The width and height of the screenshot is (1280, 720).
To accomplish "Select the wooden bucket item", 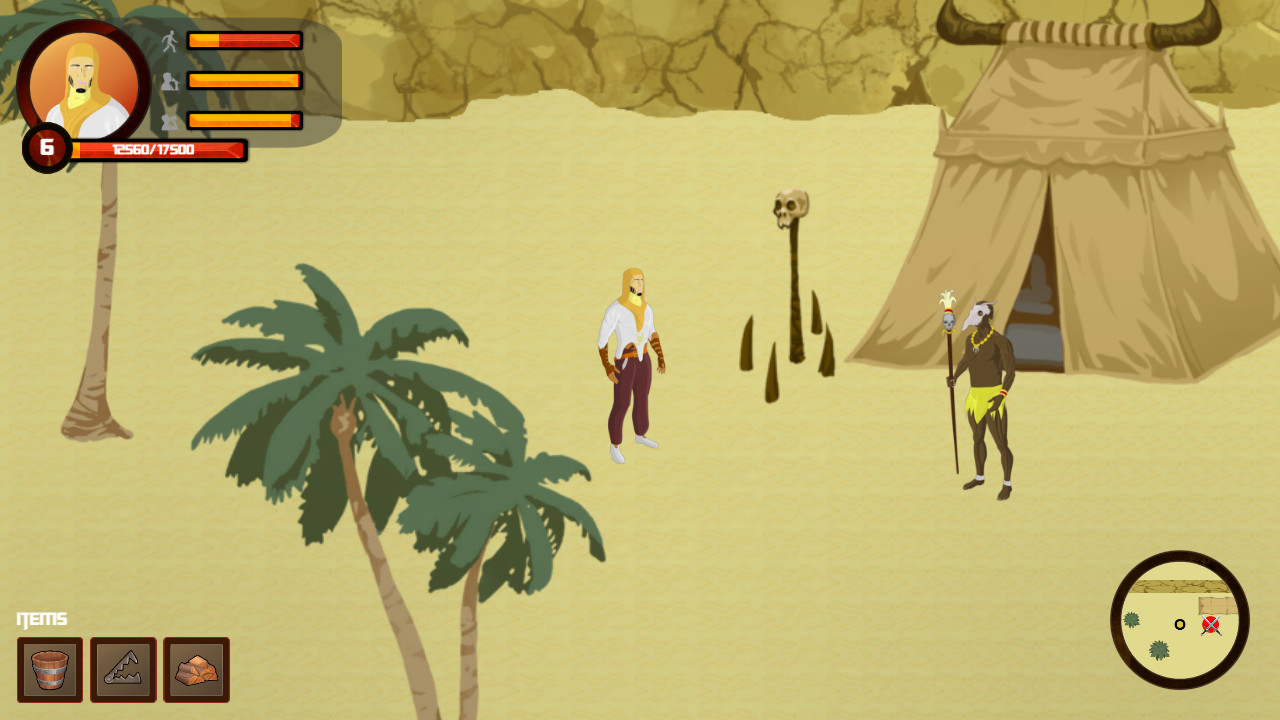I will tap(50, 670).
